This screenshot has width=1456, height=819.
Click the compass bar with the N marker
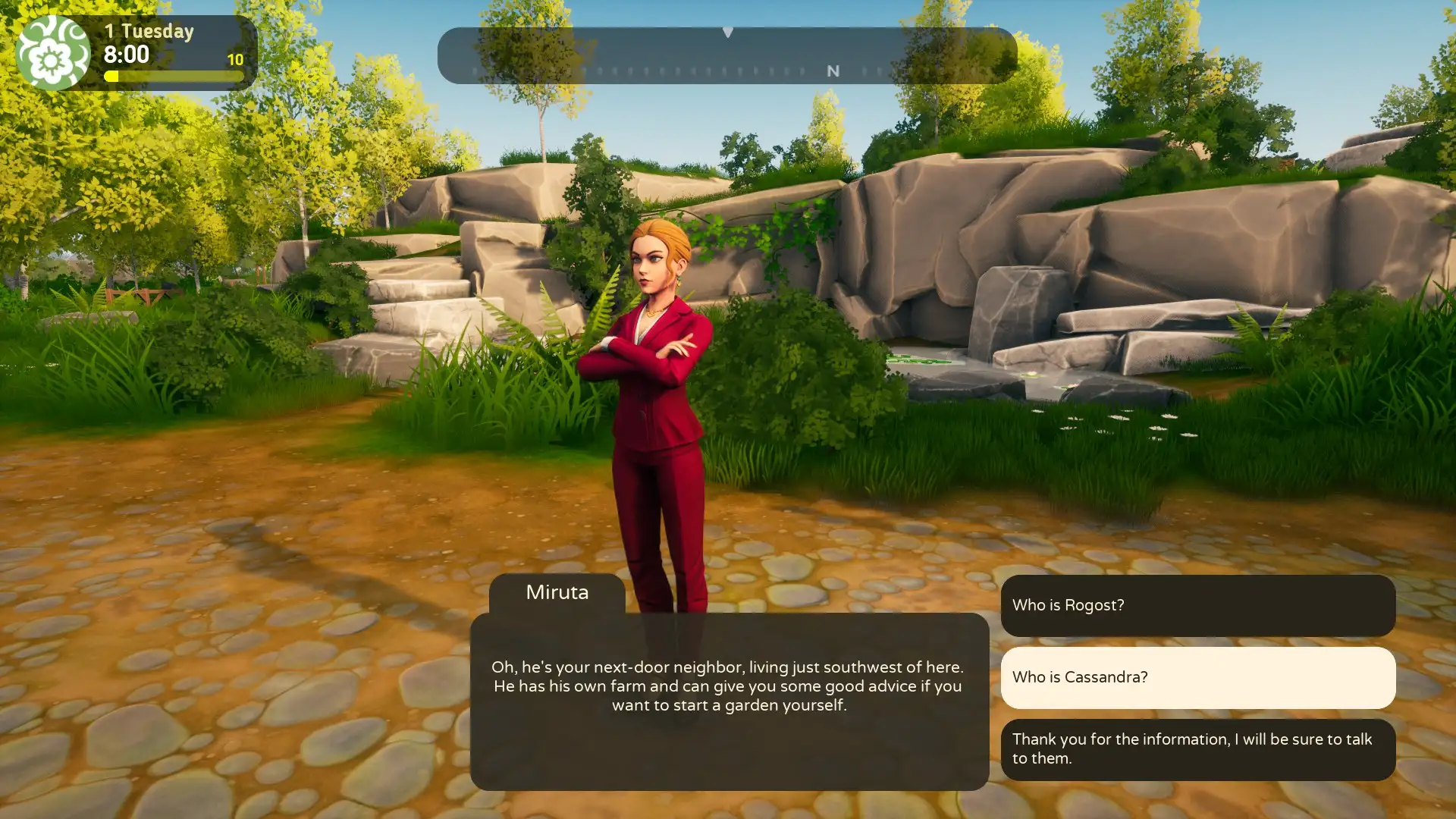click(726, 56)
